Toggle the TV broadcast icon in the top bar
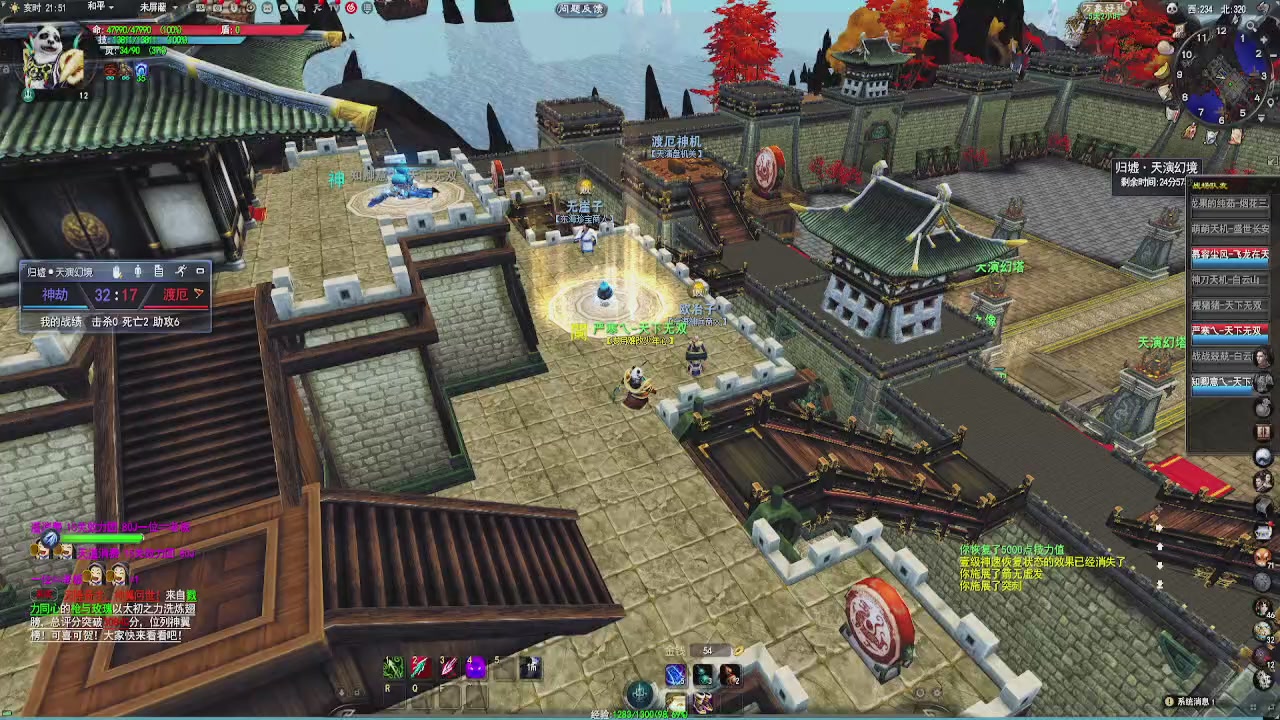 [333, 9]
